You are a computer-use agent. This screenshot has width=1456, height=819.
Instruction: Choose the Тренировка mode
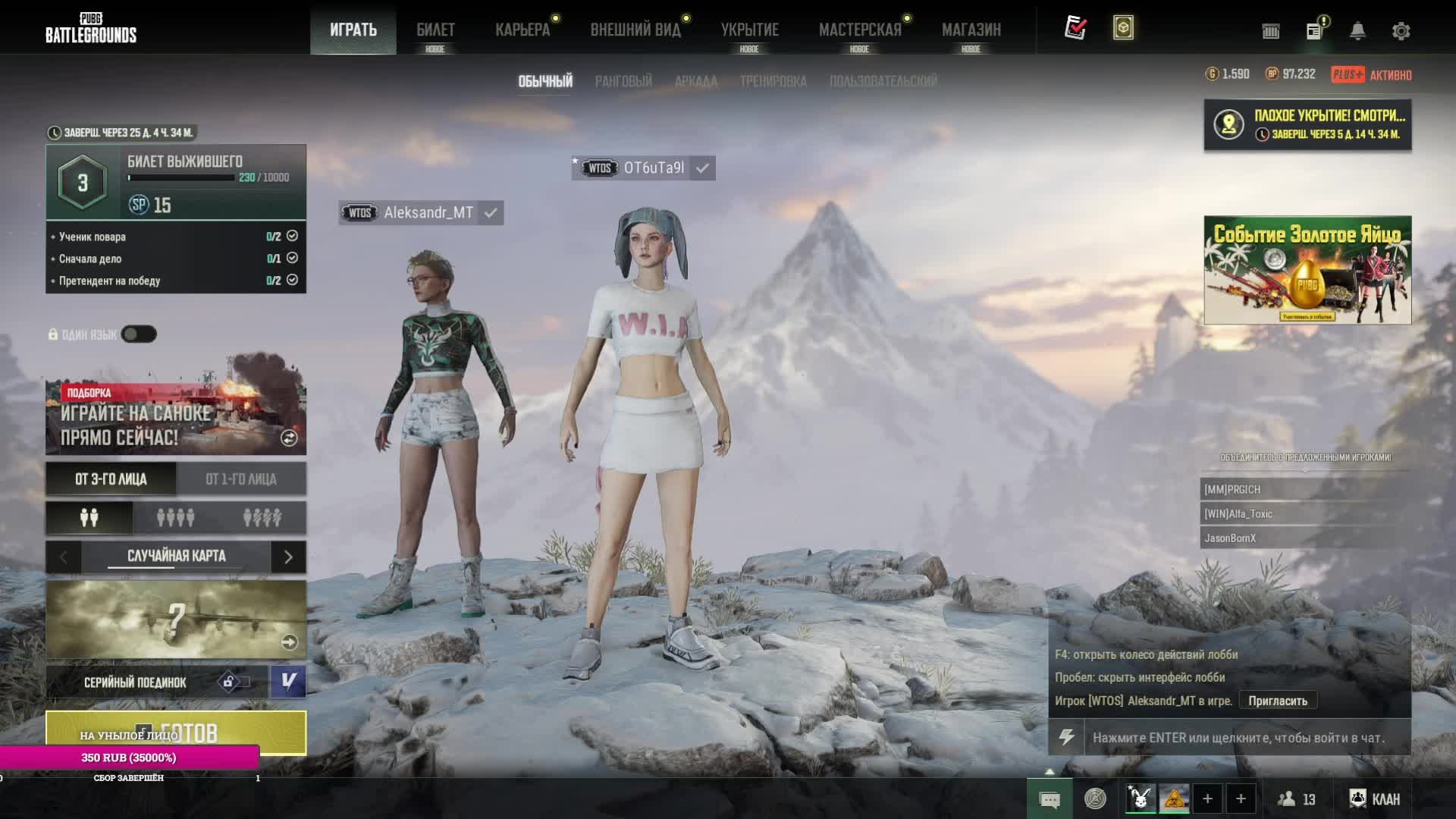coord(773,81)
